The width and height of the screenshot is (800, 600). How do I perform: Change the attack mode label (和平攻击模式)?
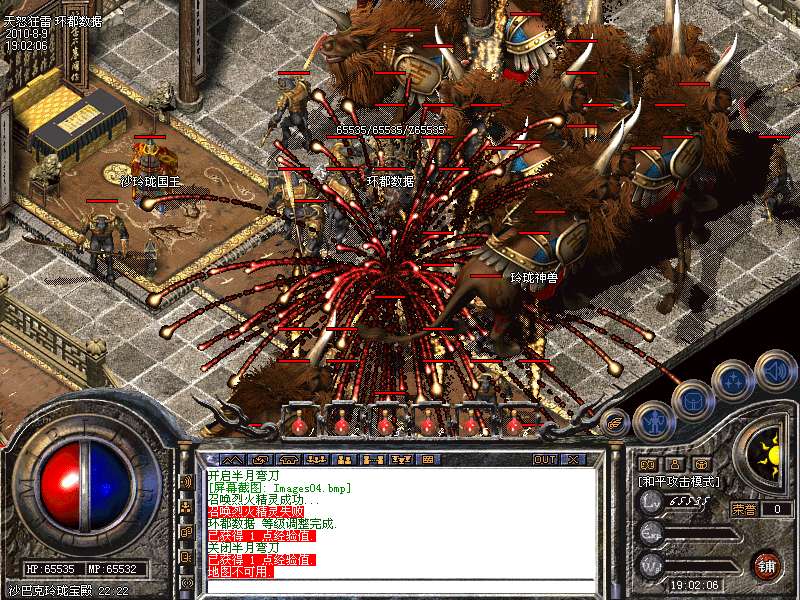click(678, 481)
